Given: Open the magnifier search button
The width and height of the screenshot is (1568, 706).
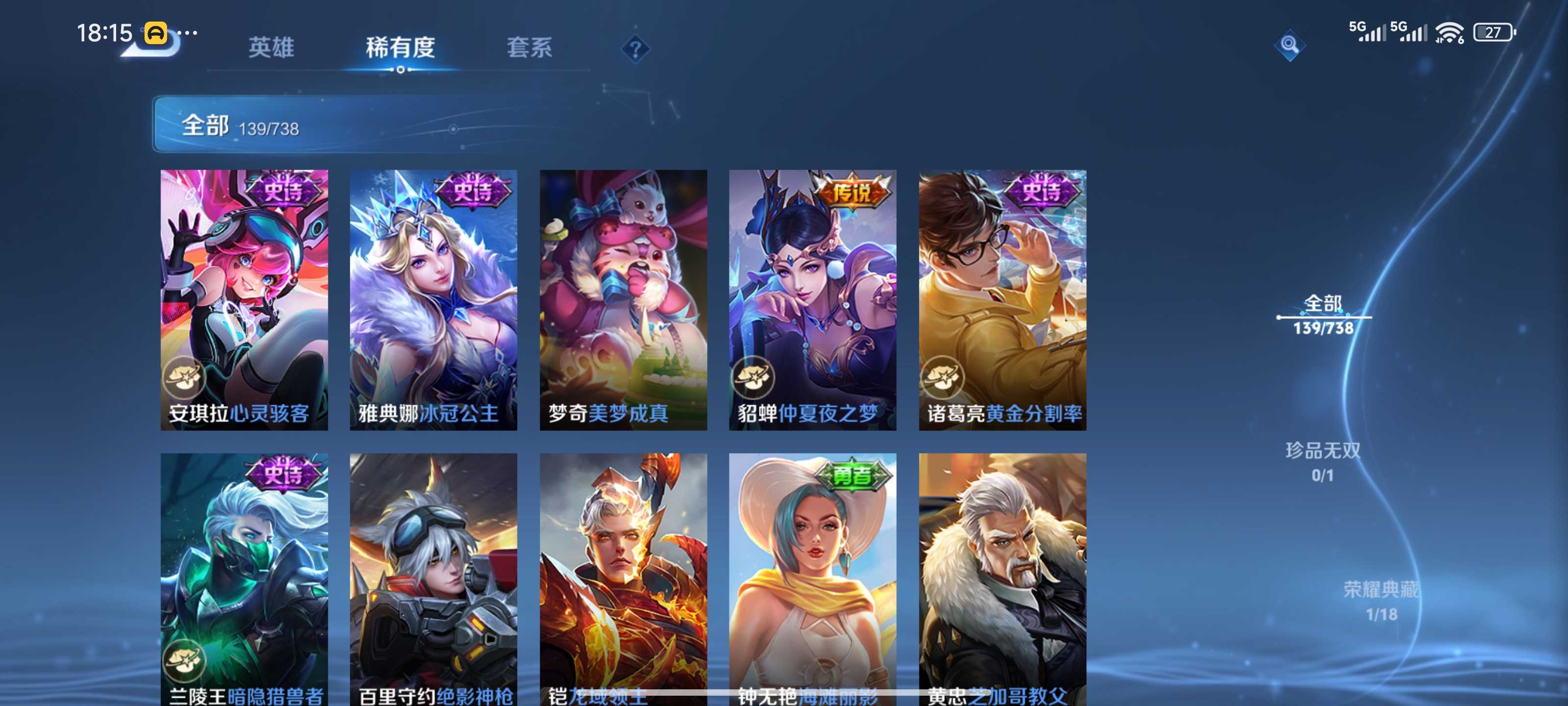Looking at the screenshot, I should (x=1289, y=45).
